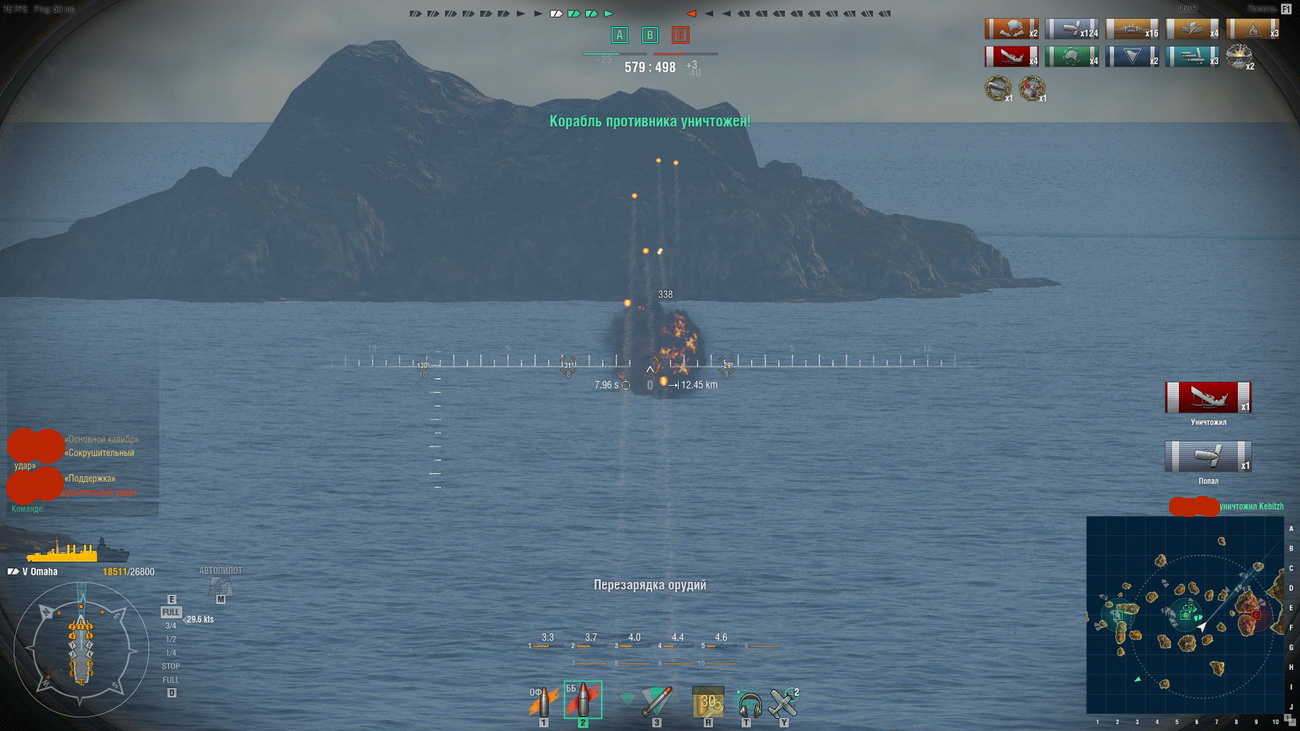The image size is (1300, 731).
Task: Click capture point A indicator
Action: (x=619, y=36)
